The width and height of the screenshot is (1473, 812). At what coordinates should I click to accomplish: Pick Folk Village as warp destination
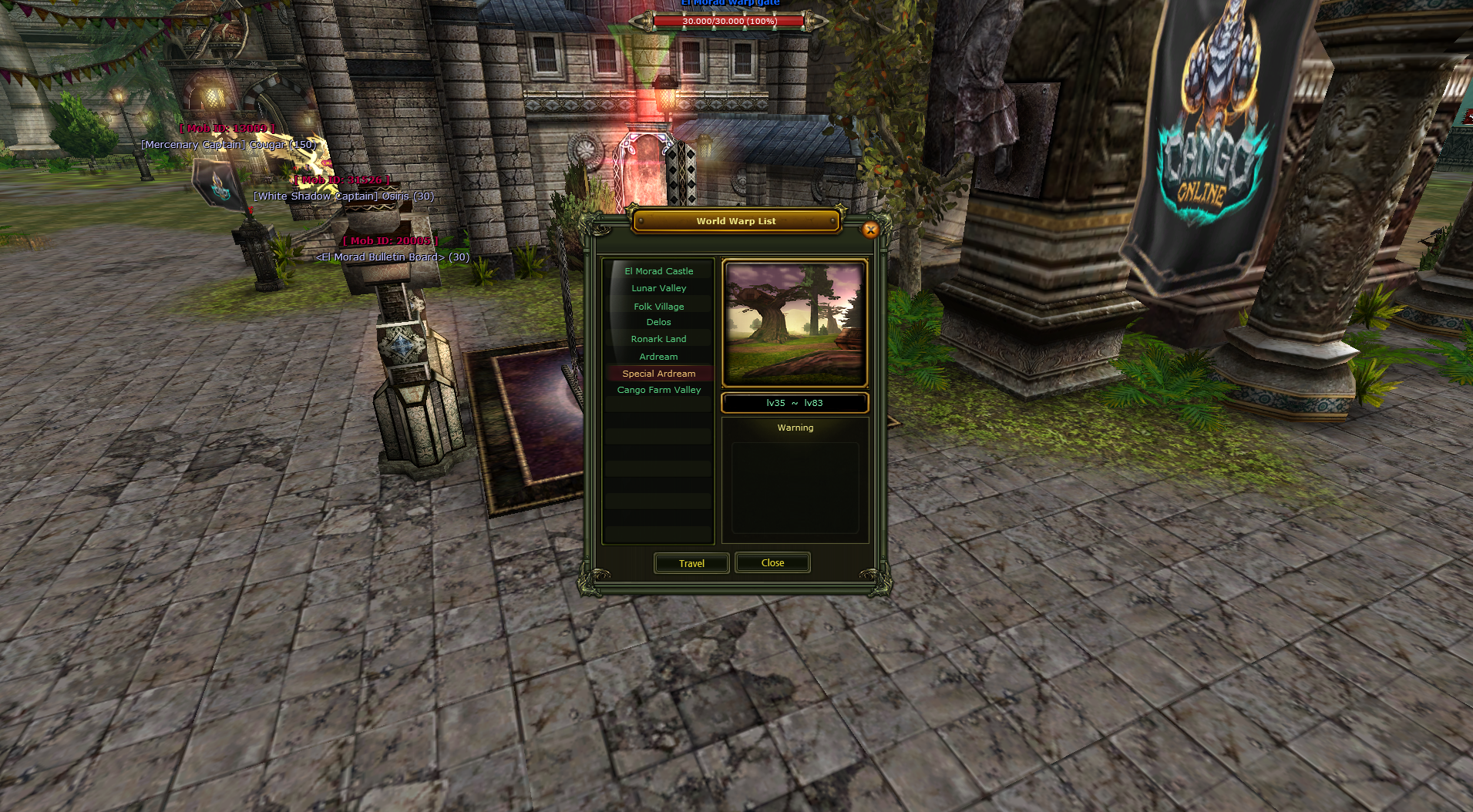pyautogui.click(x=658, y=307)
